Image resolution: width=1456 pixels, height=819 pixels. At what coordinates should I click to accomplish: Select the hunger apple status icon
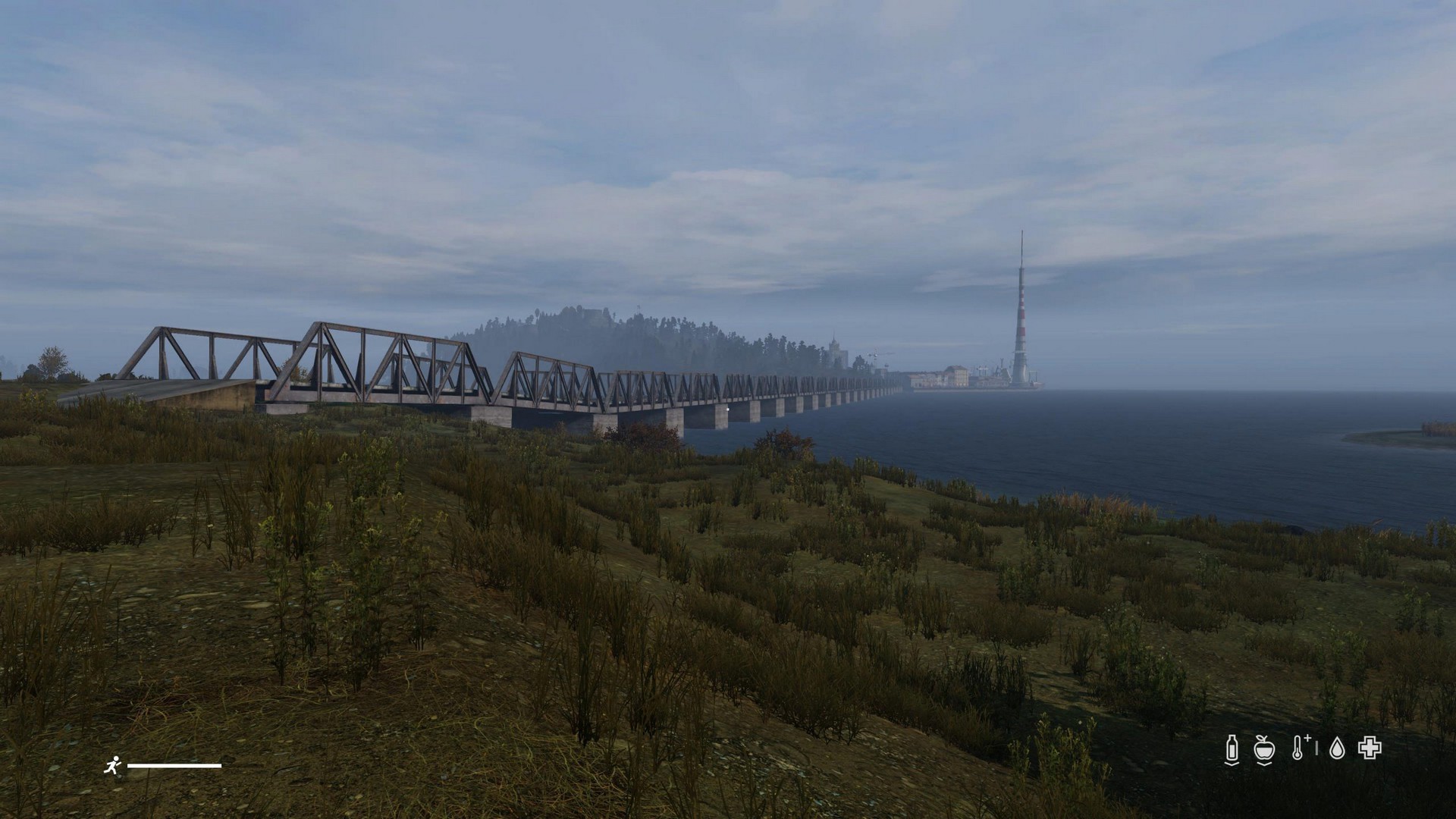pyautogui.click(x=1263, y=748)
